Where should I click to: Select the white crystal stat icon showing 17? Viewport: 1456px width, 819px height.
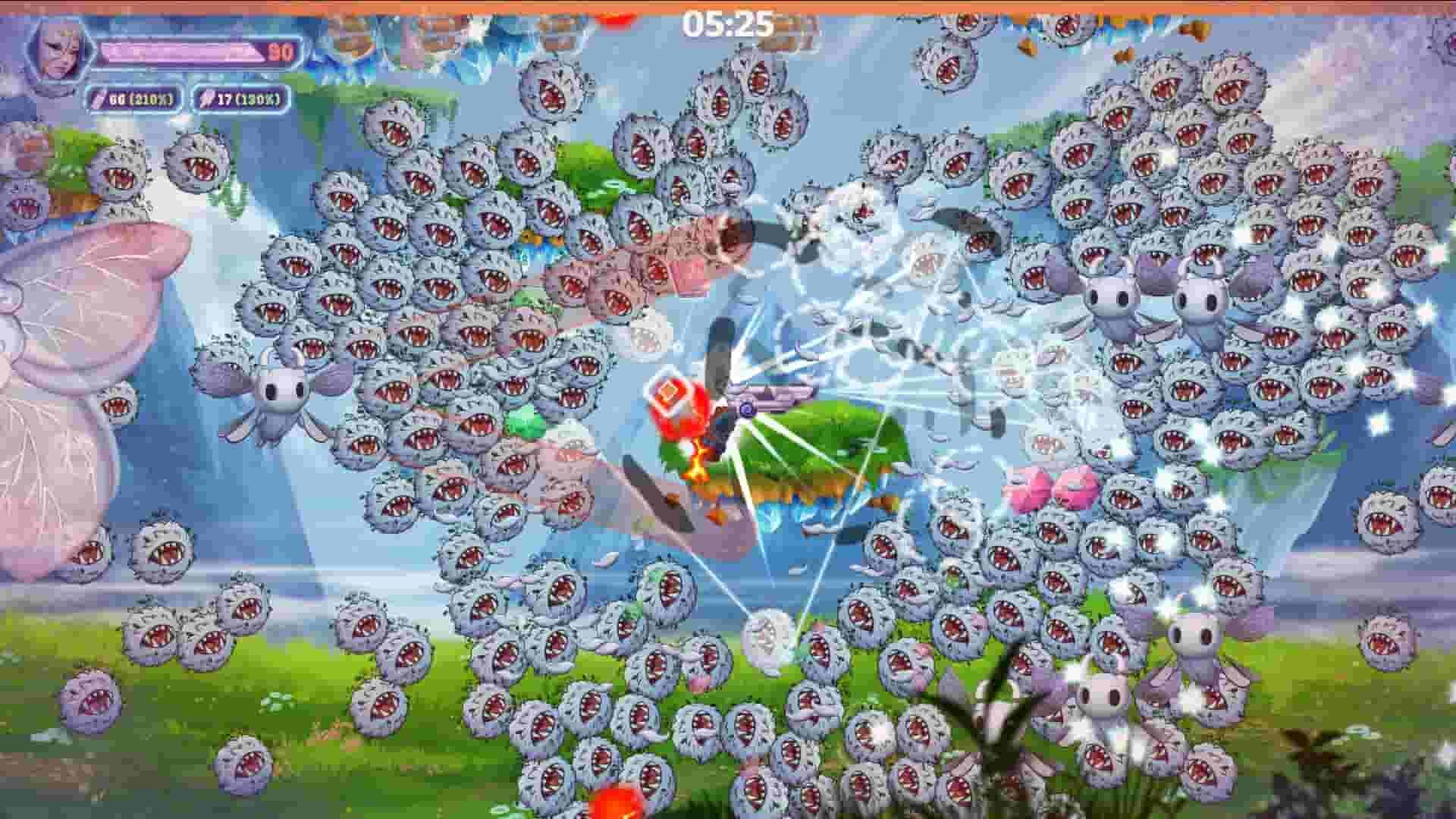click(207, 97)
